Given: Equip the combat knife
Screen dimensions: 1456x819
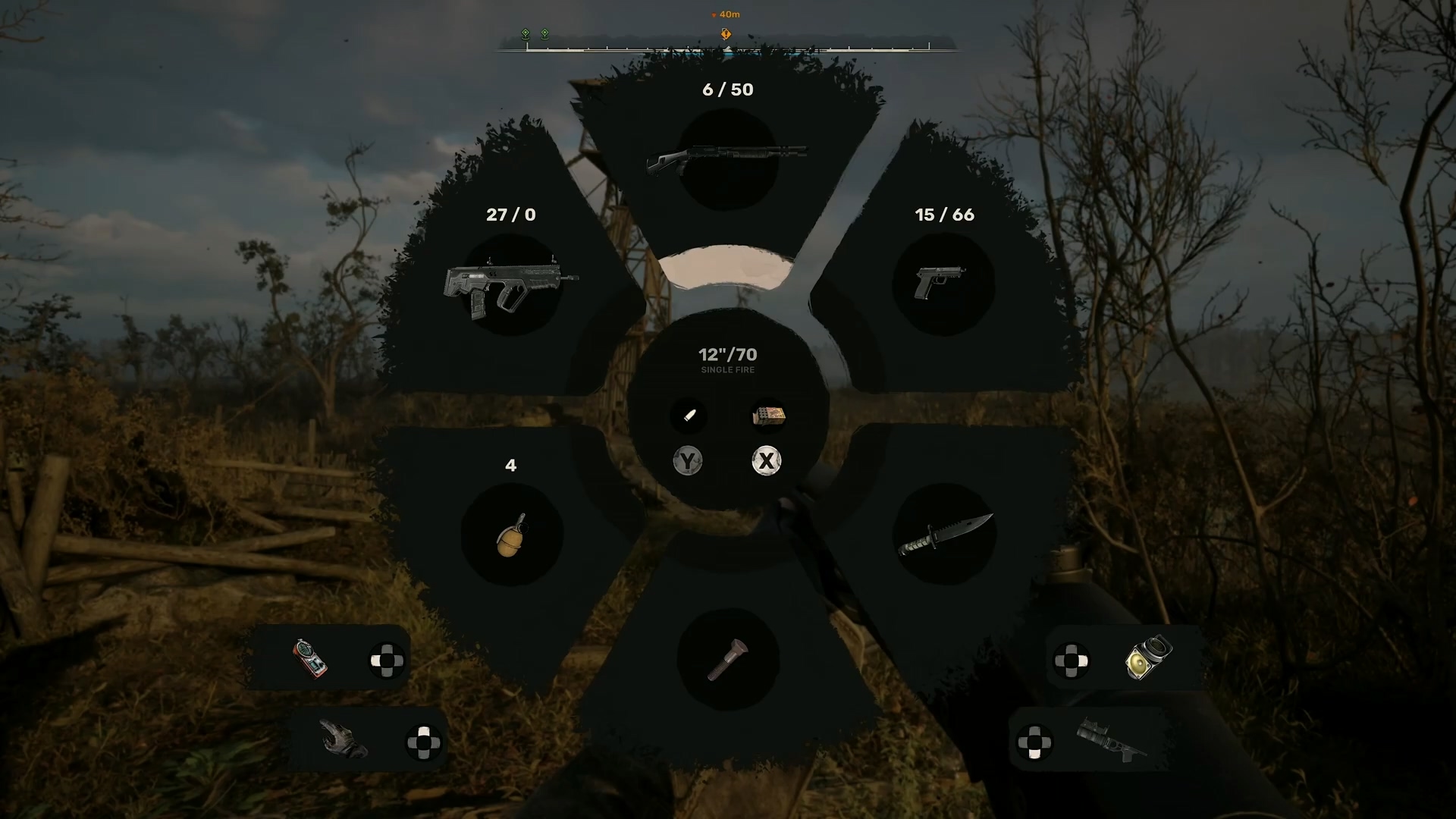Looking at the screenshot, I should (944, 534).
